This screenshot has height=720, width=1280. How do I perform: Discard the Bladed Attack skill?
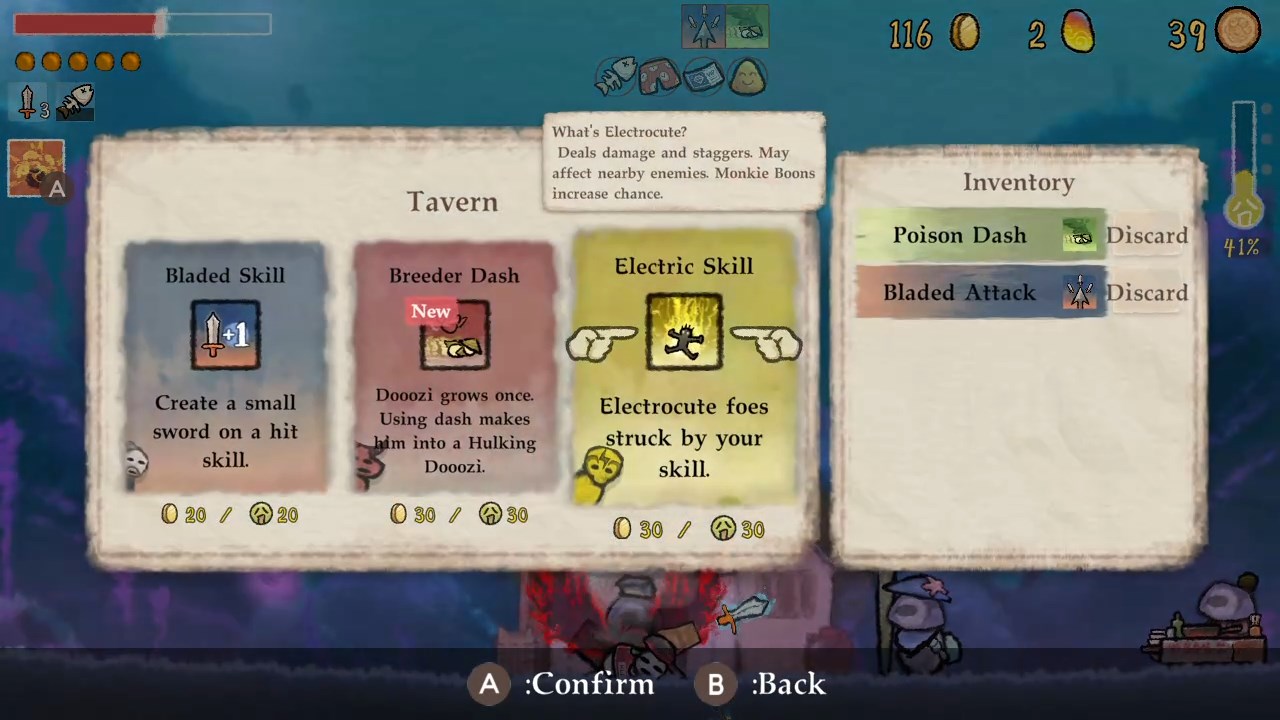click(x=1147, y=292)
